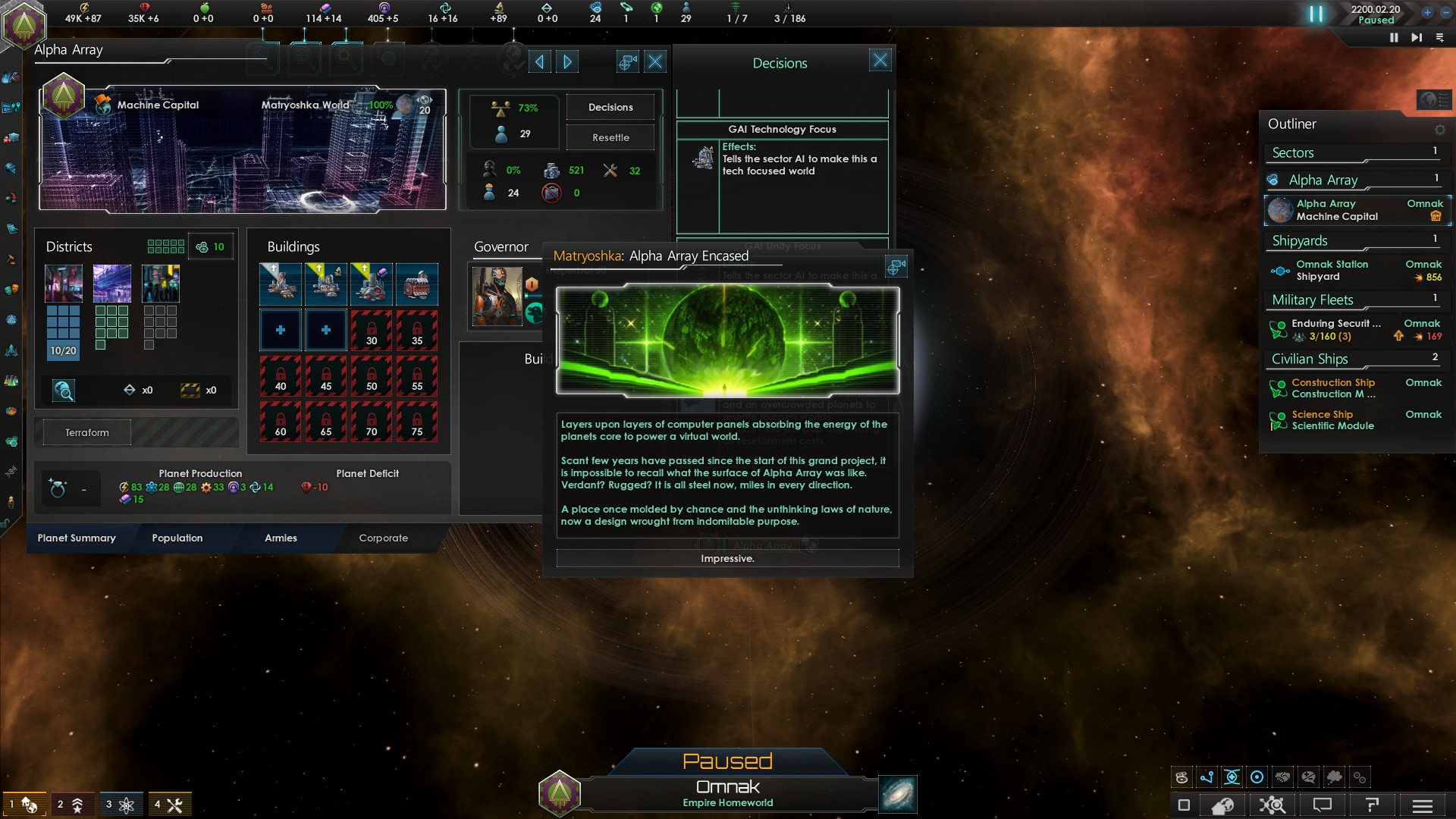This screenshot has height=819, width=1456.
Task: Switch to the Population tab
Action: coord(177,538)
